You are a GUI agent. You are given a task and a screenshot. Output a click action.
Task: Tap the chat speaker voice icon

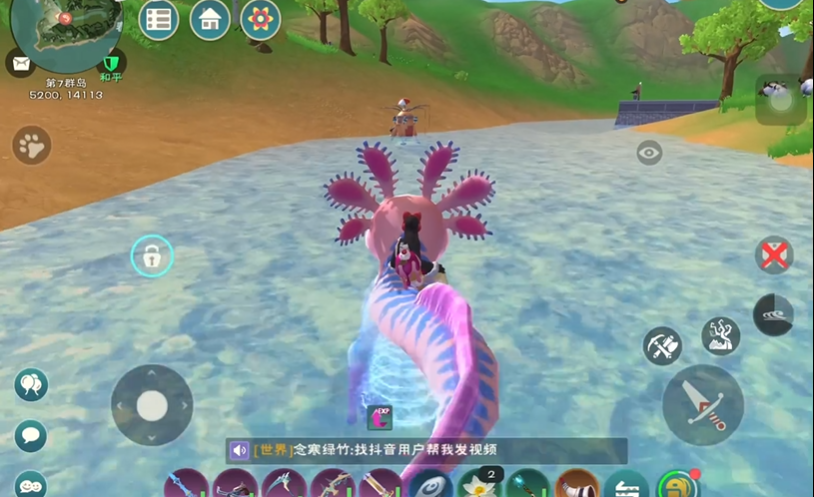click(x=240, y=451)
